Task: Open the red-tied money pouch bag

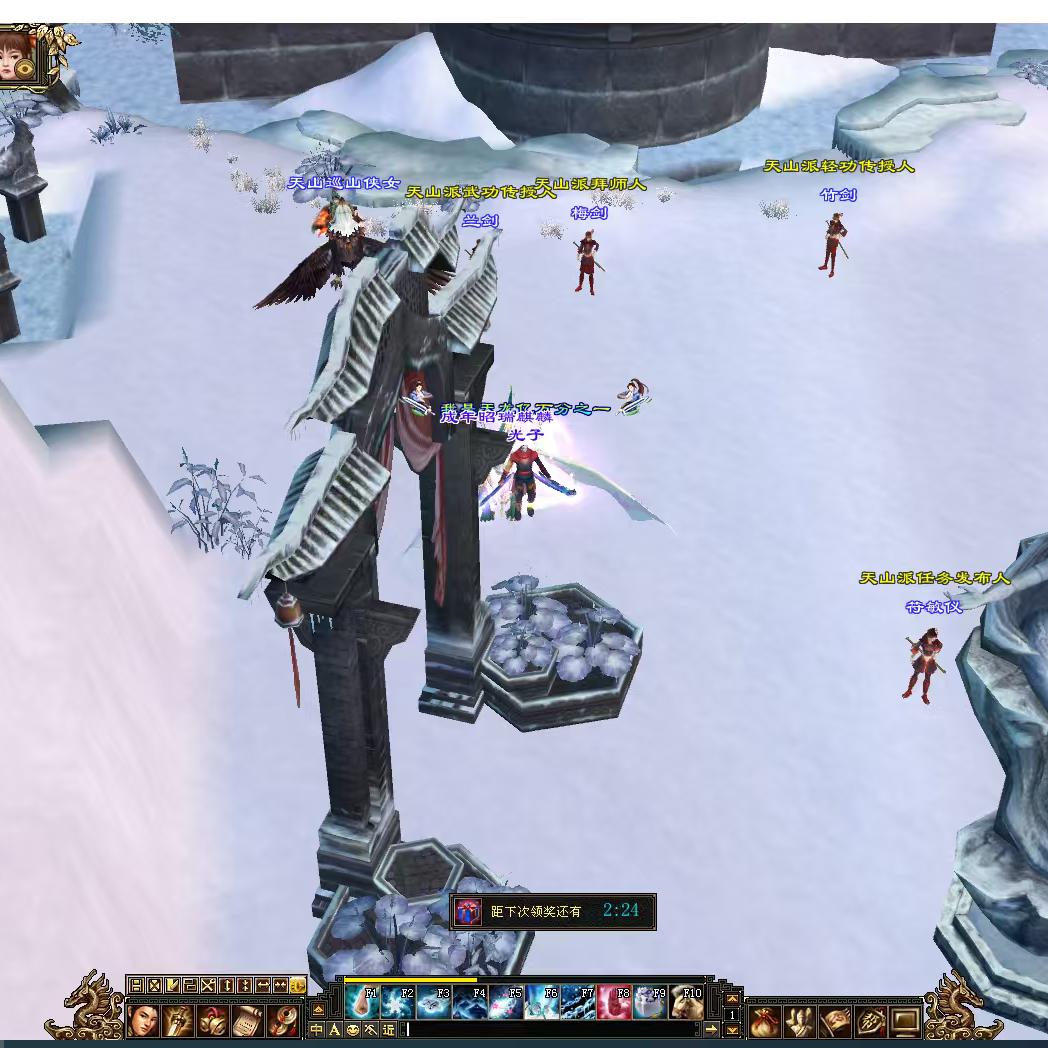Action: (x=765, y=1021)
